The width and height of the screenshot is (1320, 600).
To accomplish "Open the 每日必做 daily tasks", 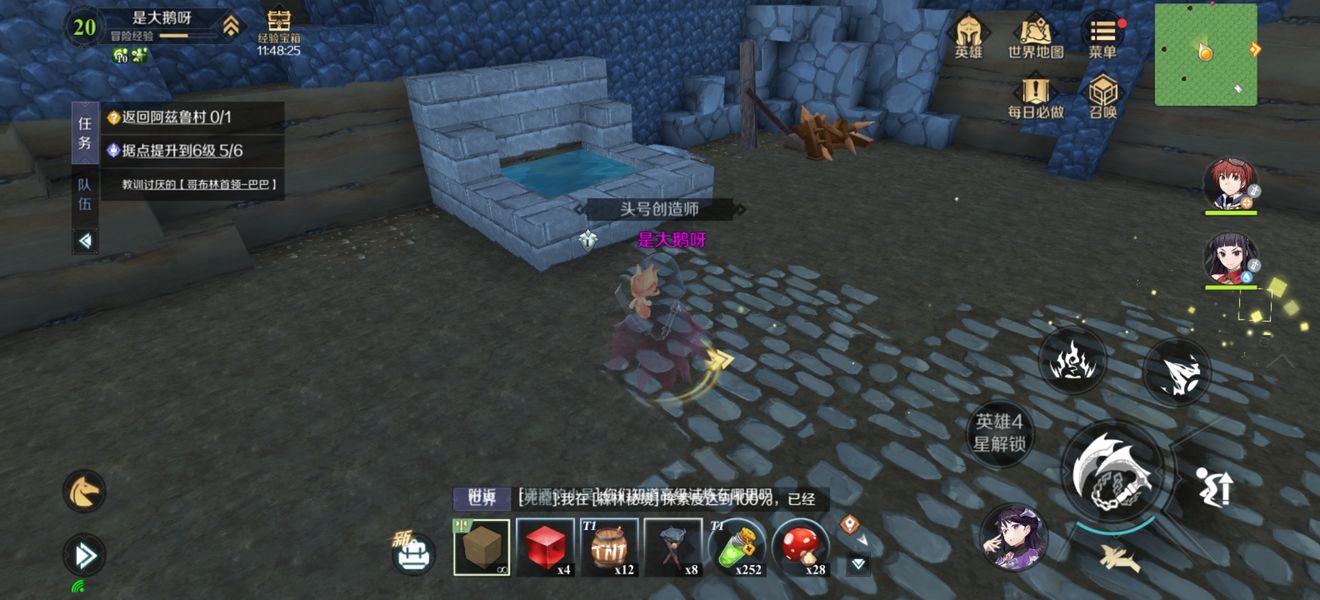I will [x=1035, y=97].
